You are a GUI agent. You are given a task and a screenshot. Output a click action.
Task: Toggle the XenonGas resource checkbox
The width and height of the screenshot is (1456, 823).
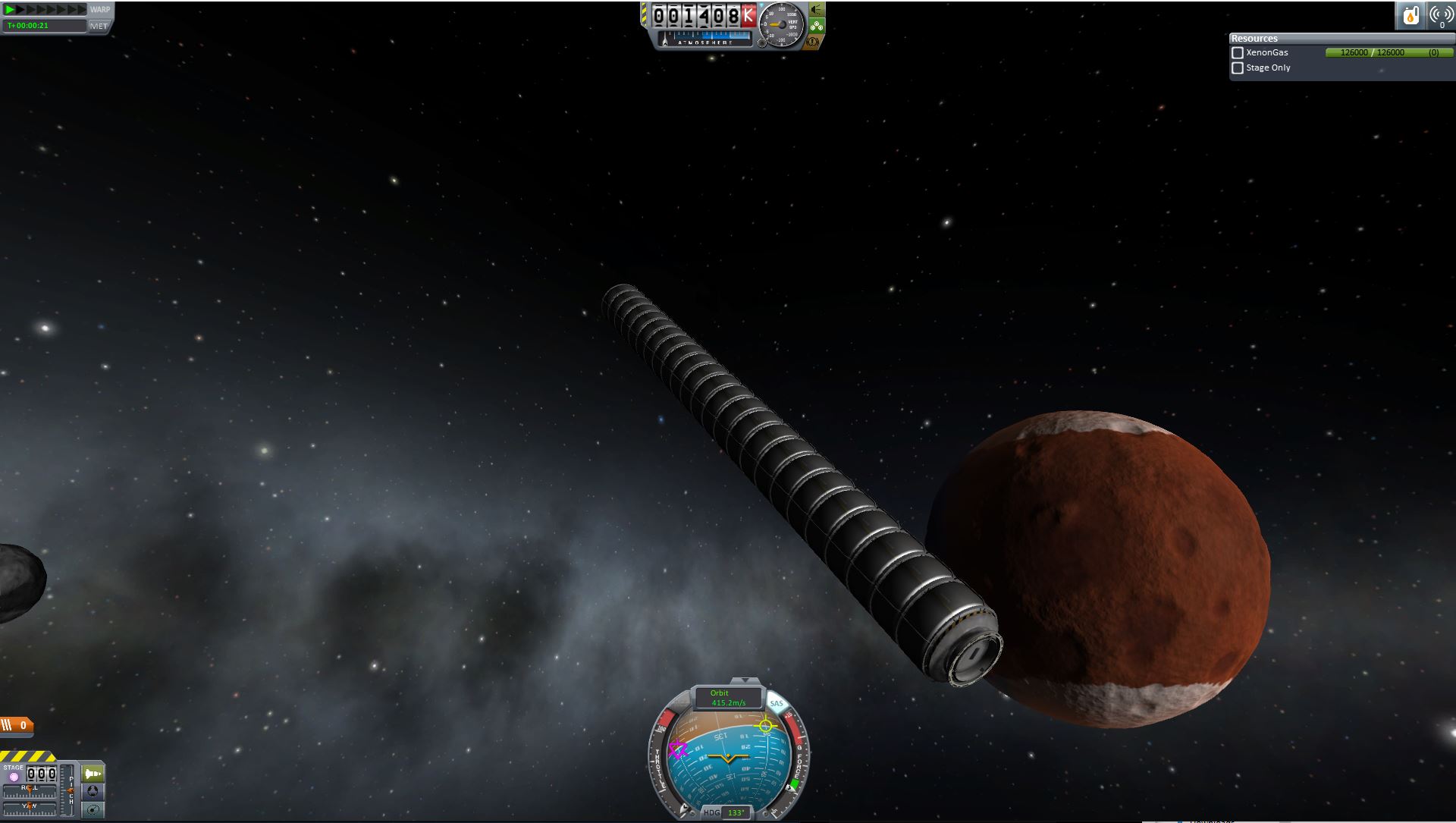click(1238, 53)
